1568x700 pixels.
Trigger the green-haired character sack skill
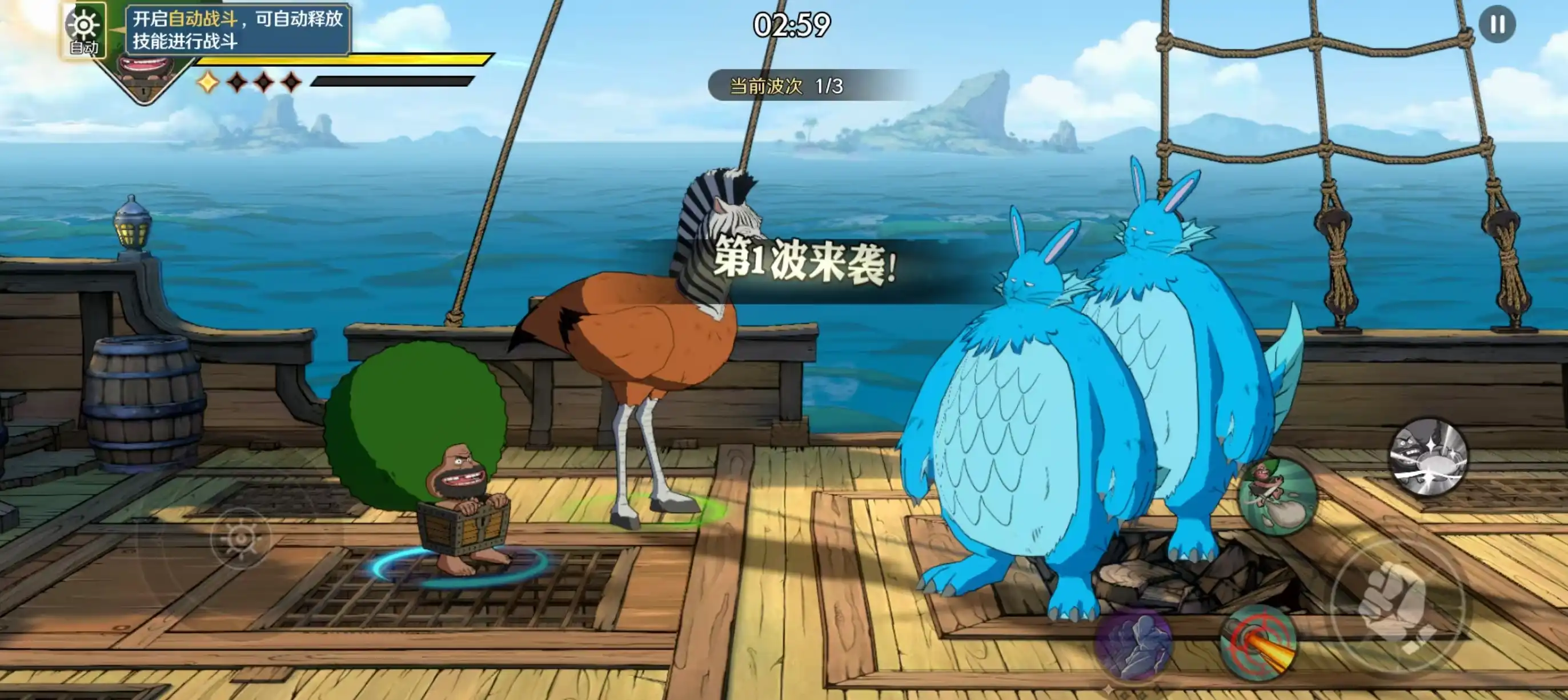tap(1277, 497)
